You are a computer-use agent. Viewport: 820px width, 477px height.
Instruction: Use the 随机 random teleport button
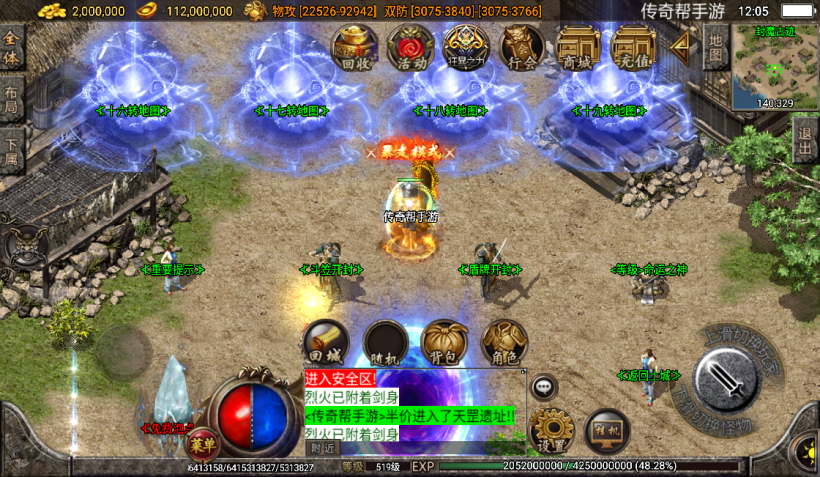pos(385,342)
